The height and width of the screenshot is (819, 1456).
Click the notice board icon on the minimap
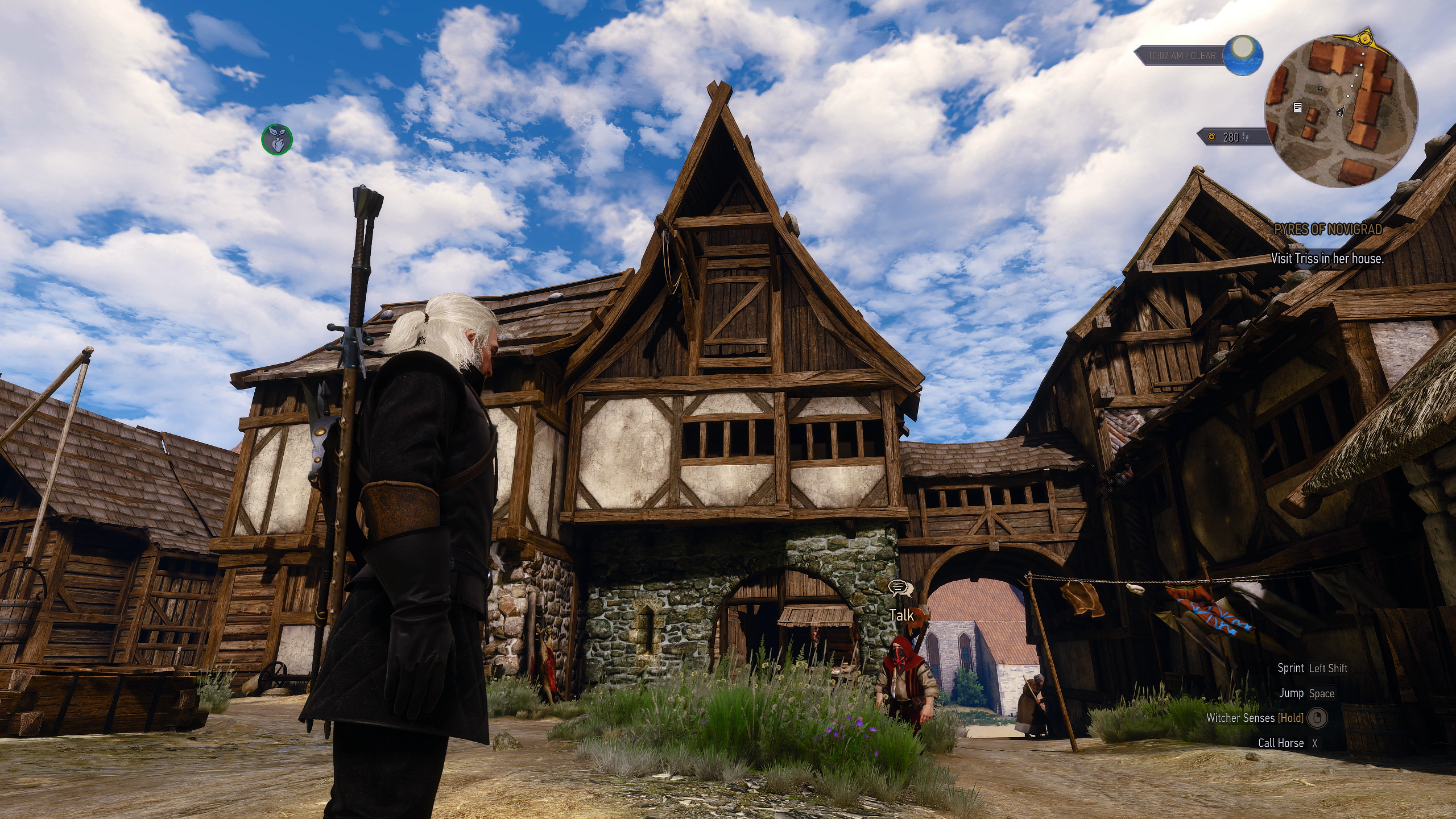tap(1297, 108)
